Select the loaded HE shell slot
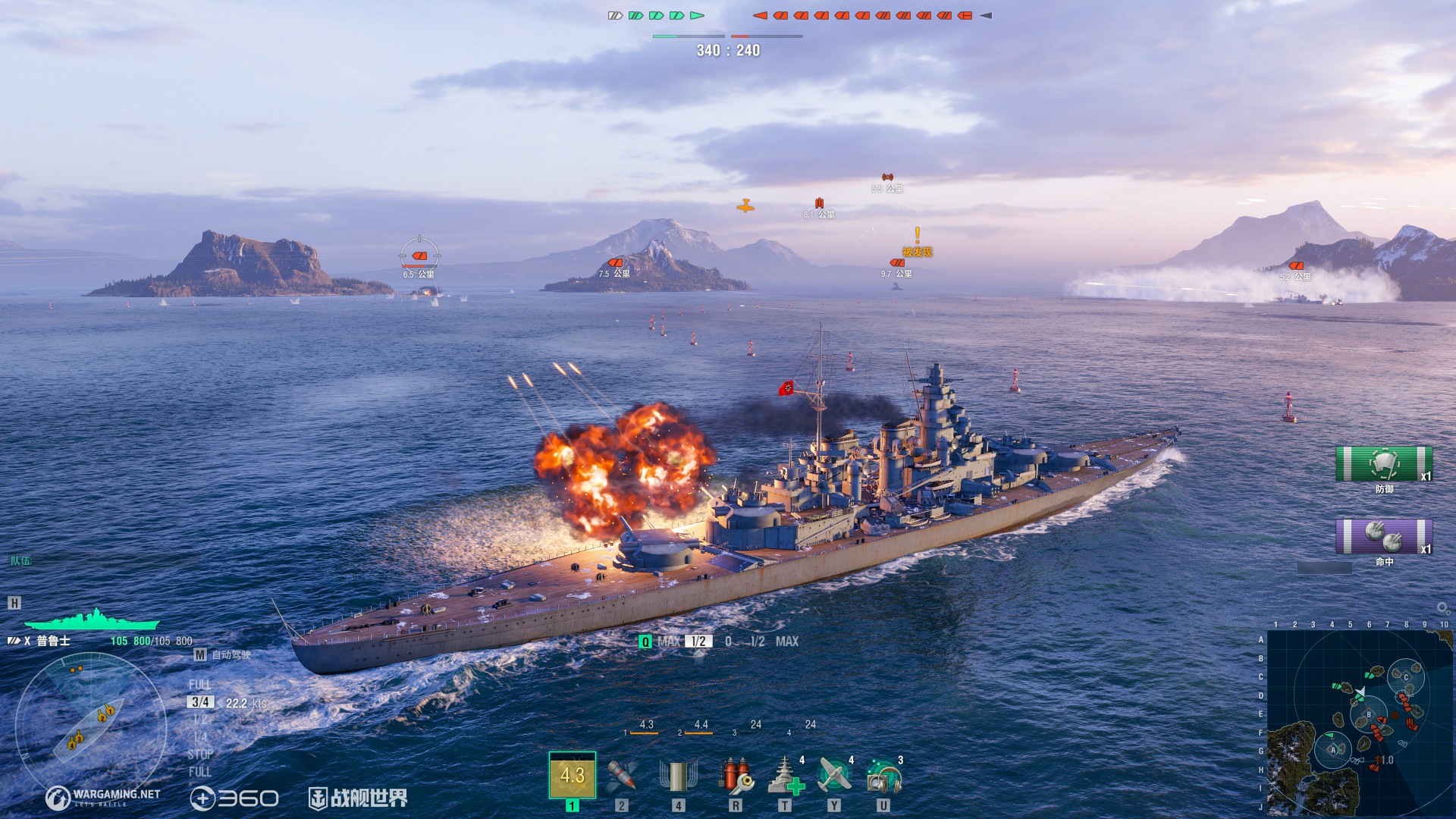 tap(572, 776)
